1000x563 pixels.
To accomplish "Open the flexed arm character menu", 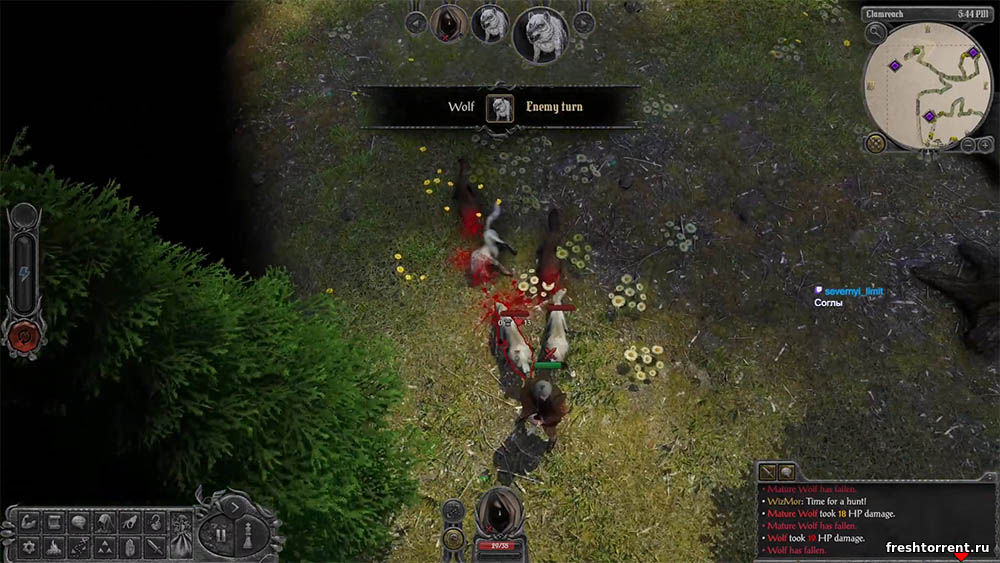I will pos(28,521).
